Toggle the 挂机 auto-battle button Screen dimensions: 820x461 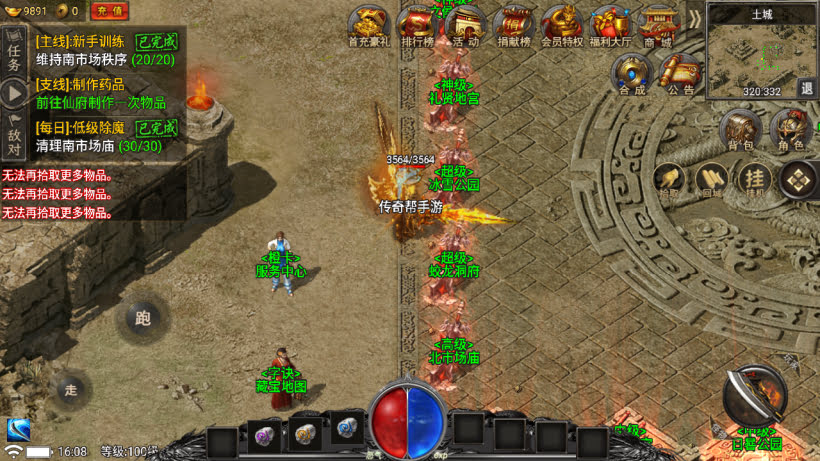[754, 180]
